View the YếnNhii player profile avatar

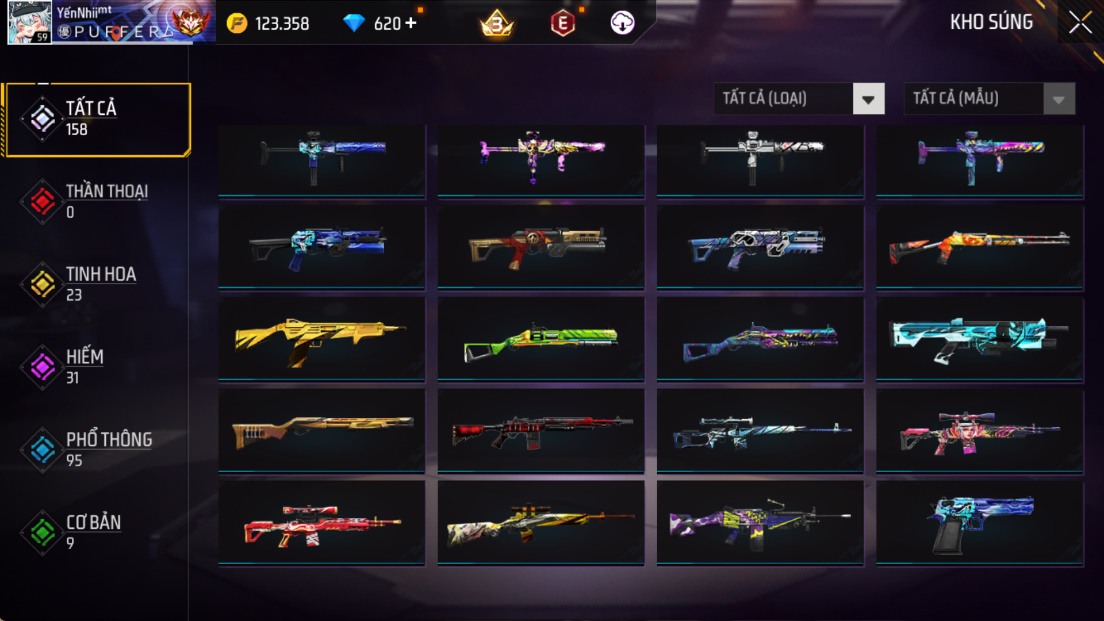coord(30,23)
